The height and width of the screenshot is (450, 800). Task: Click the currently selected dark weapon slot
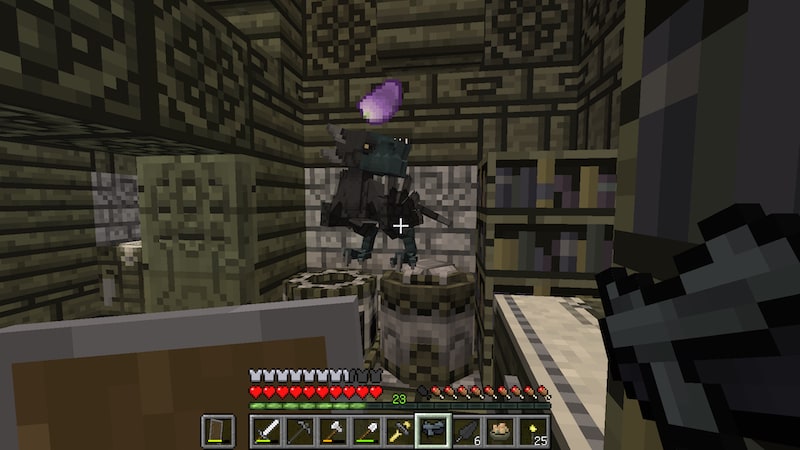point(432,432)
